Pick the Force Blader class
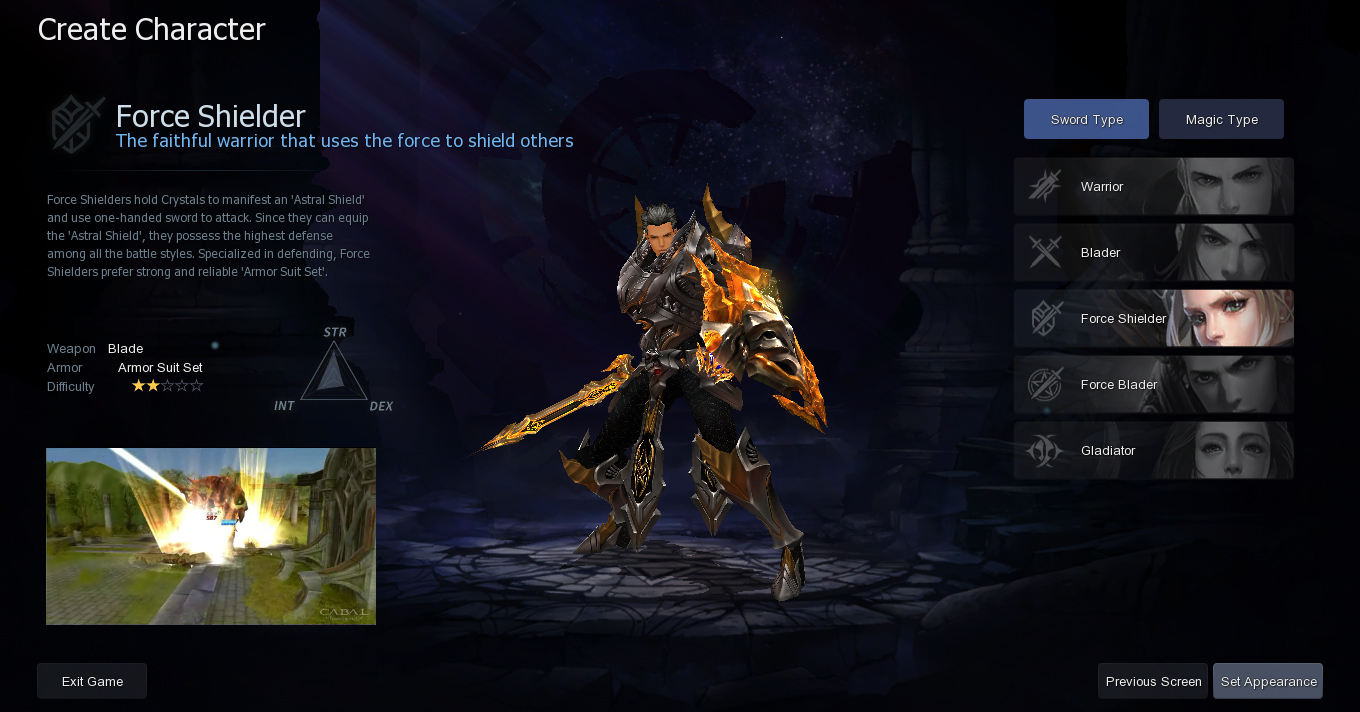1360x712 pixels. pos(1153,385)
